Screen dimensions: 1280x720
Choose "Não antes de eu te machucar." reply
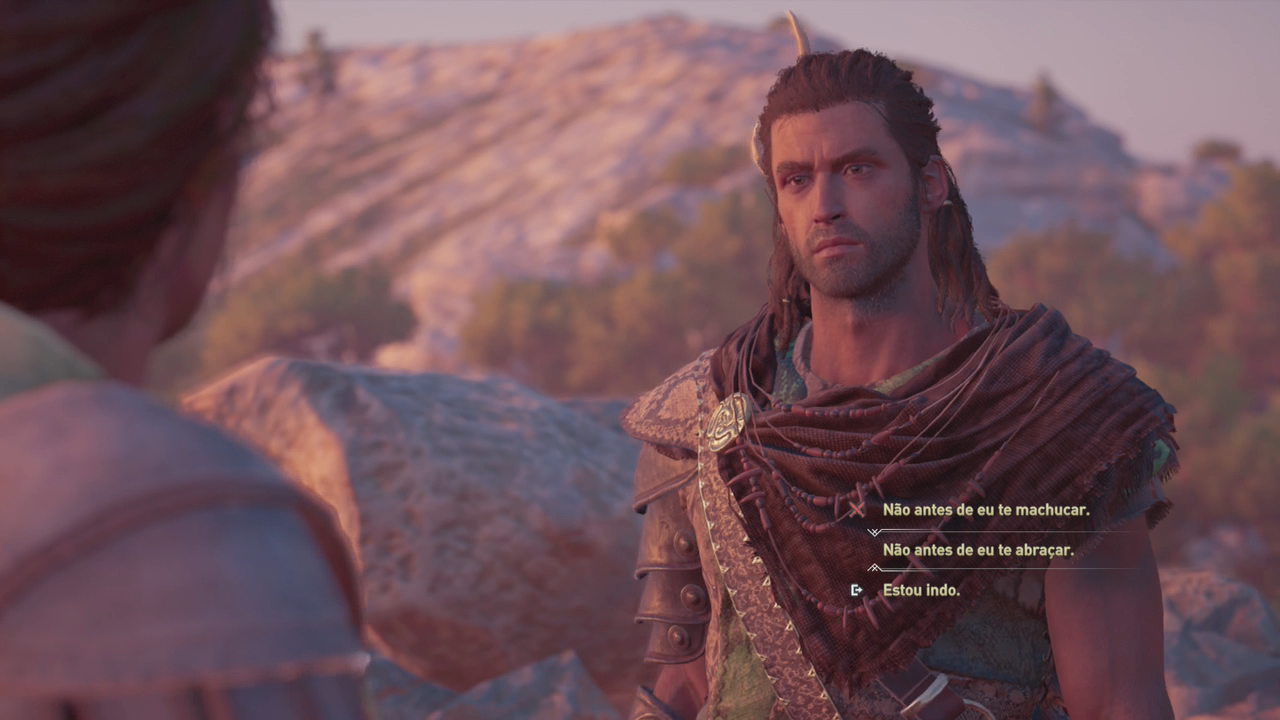click(985, 510)
